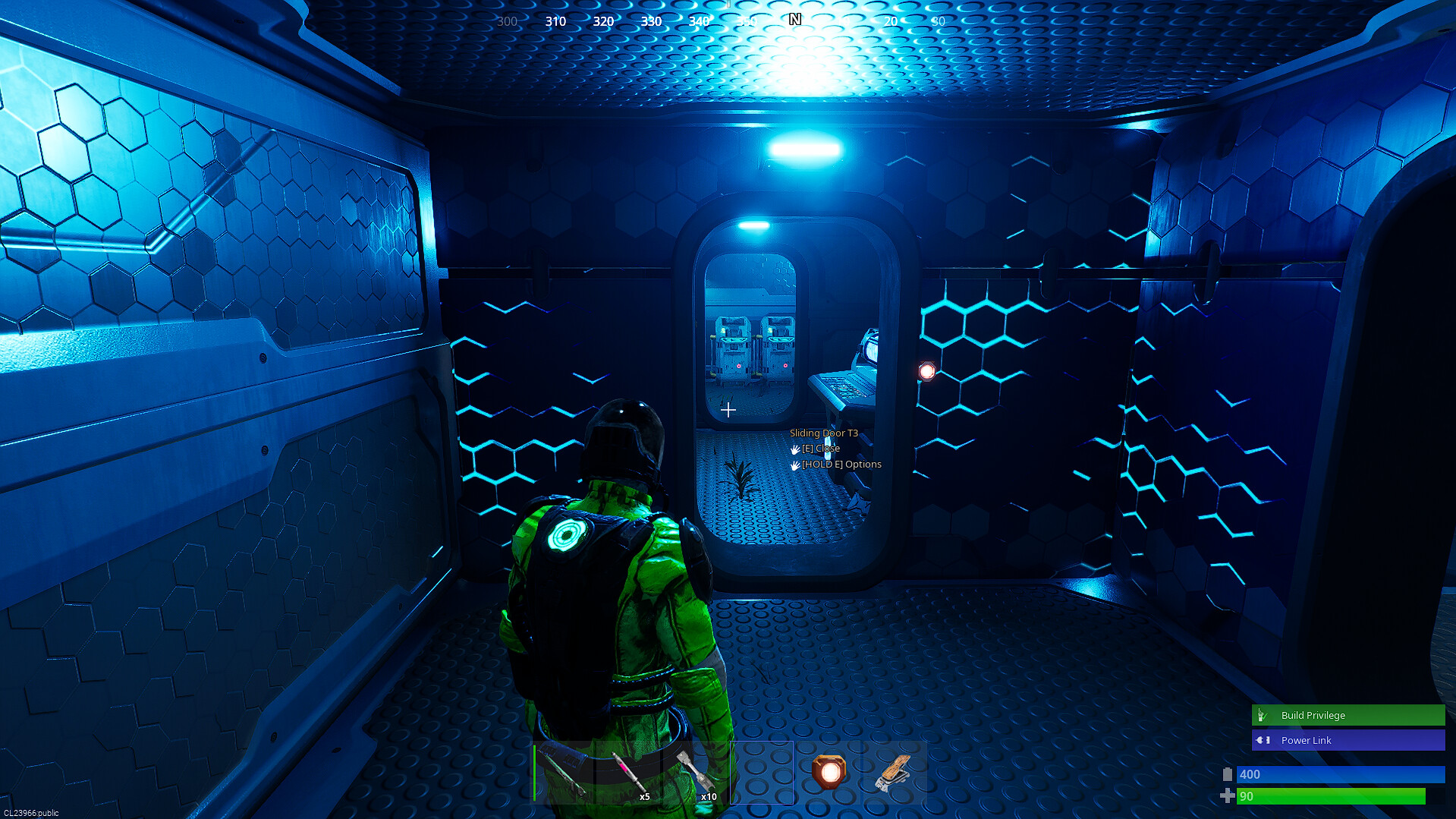This screenshot has width=1456, height=819.
Task: Click the Power Link plug icon
Action: 1262,740
